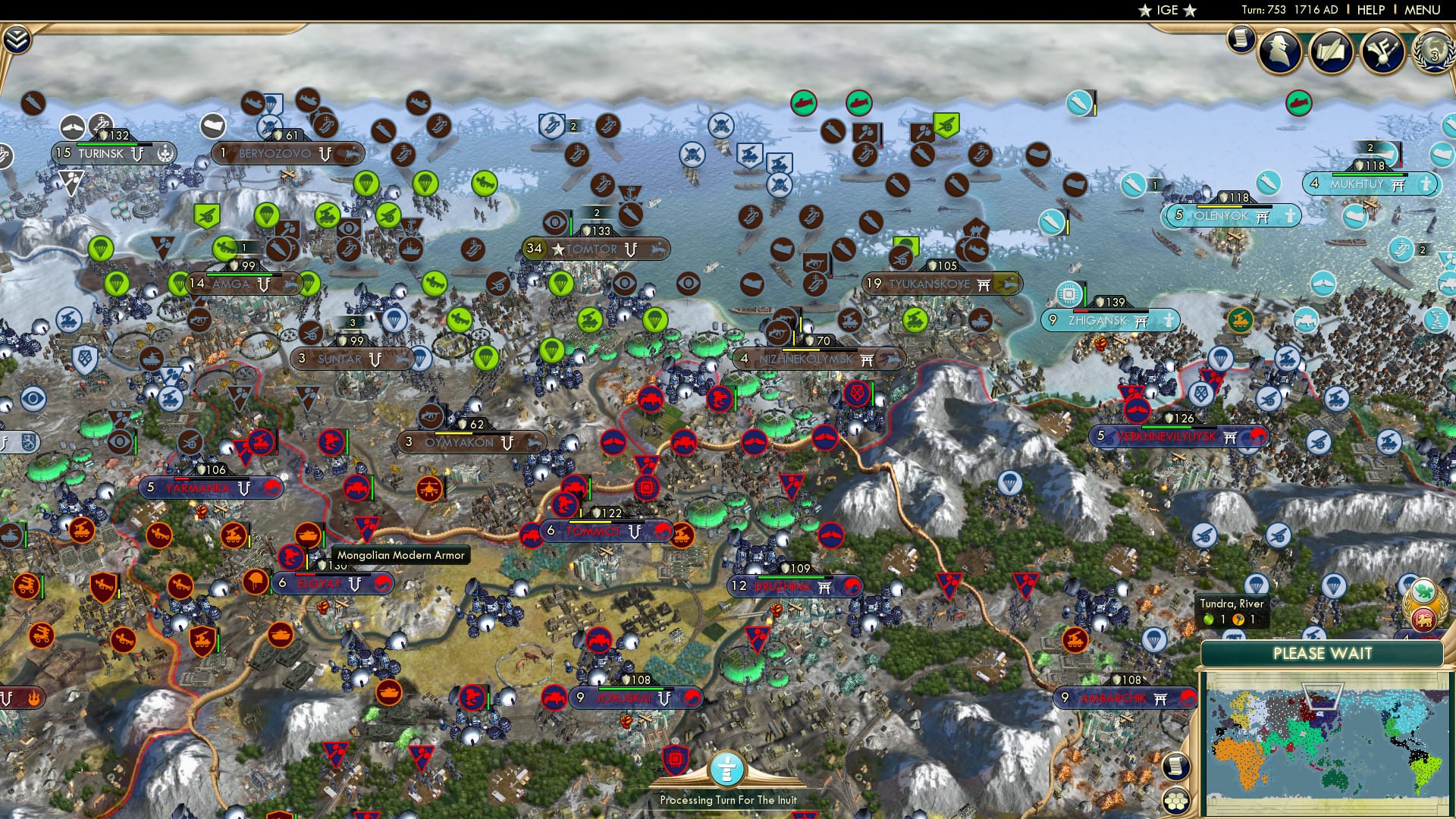Open Zhigansk's city screen from its banner
Image resolution: width=1456 pixels, height=819 pixels.
tap(1098, 321)
